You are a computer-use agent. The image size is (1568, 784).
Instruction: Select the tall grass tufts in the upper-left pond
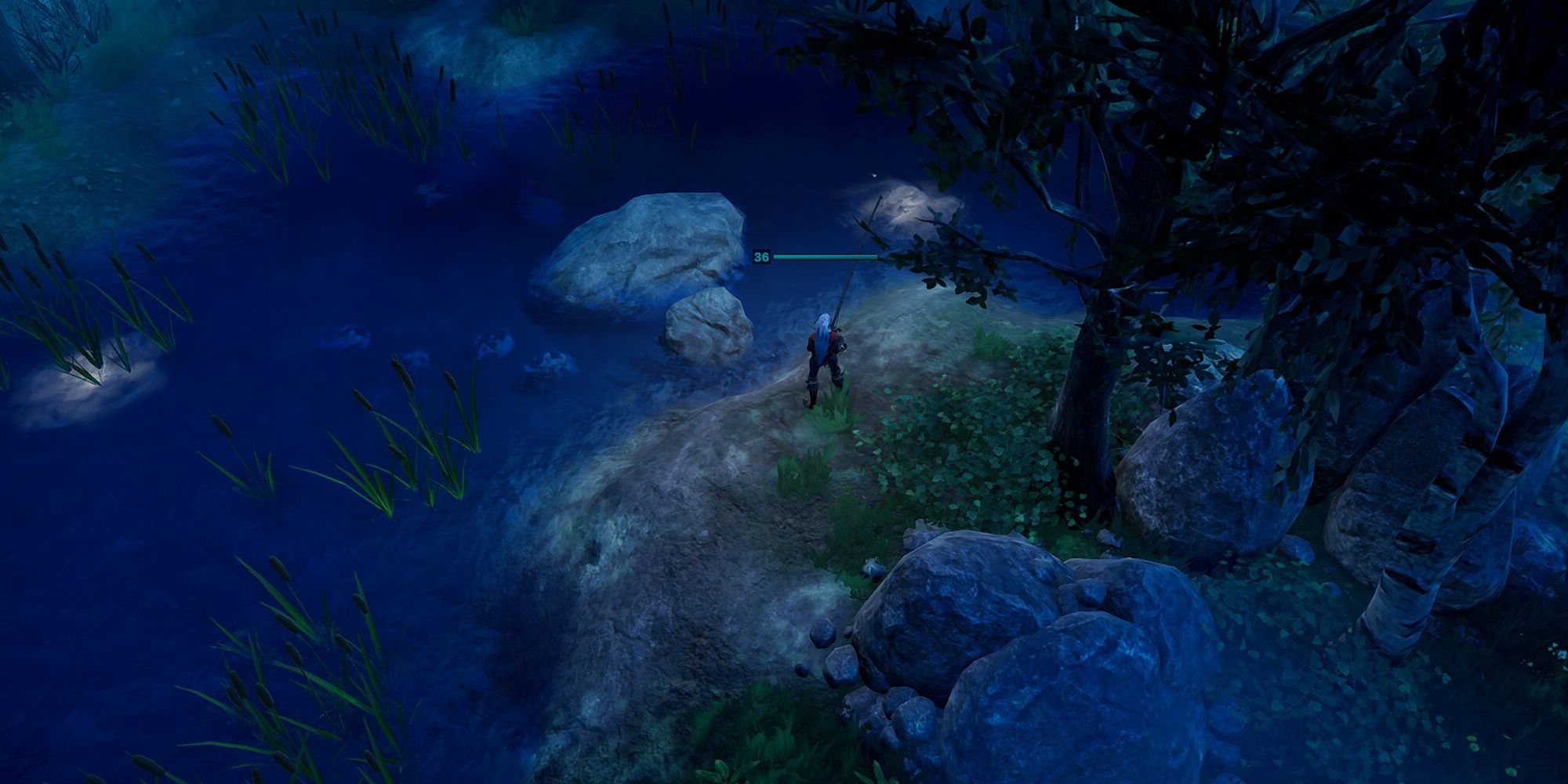coord(329,94)
